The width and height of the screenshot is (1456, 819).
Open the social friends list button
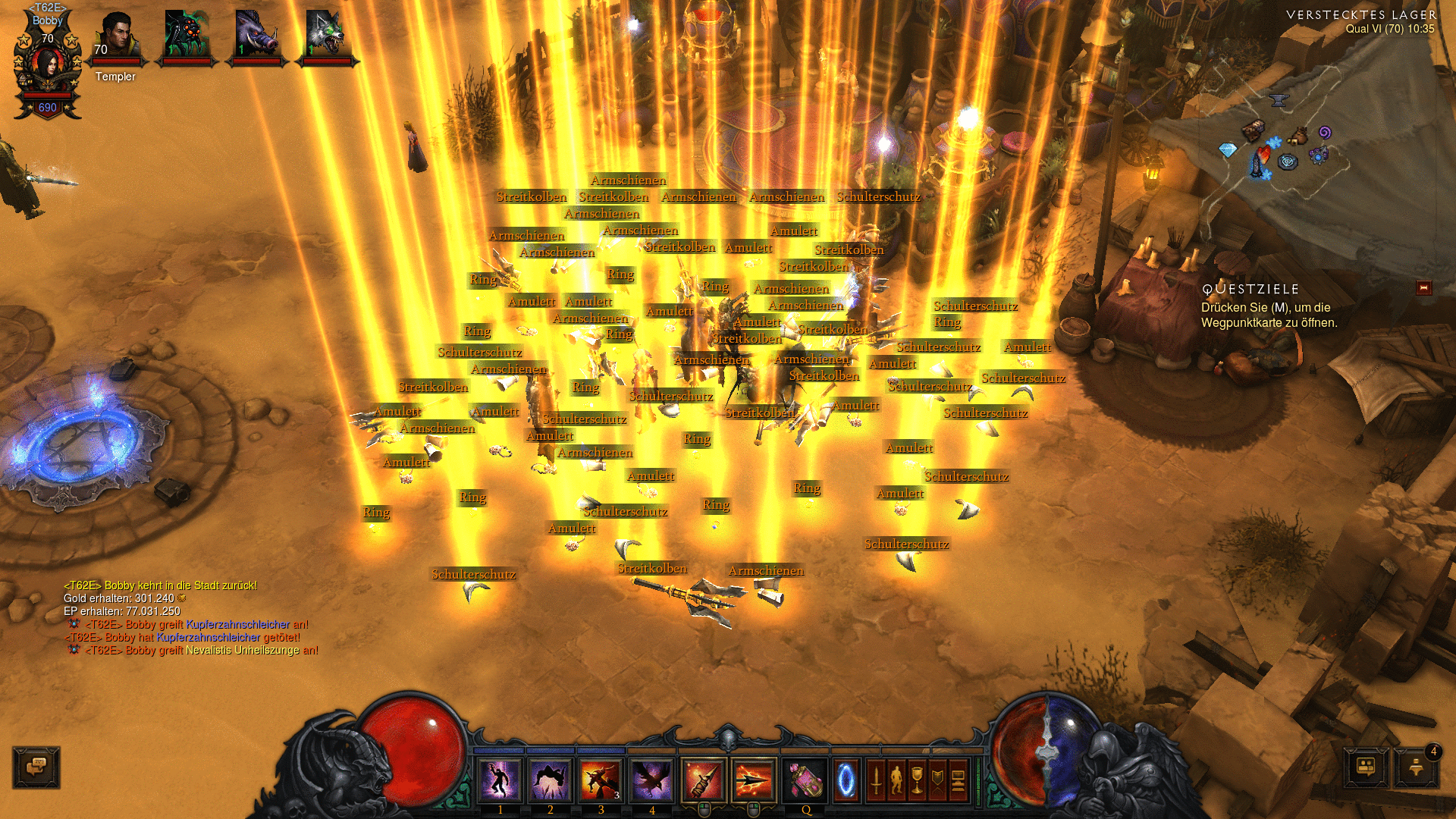click(1366, 767)
